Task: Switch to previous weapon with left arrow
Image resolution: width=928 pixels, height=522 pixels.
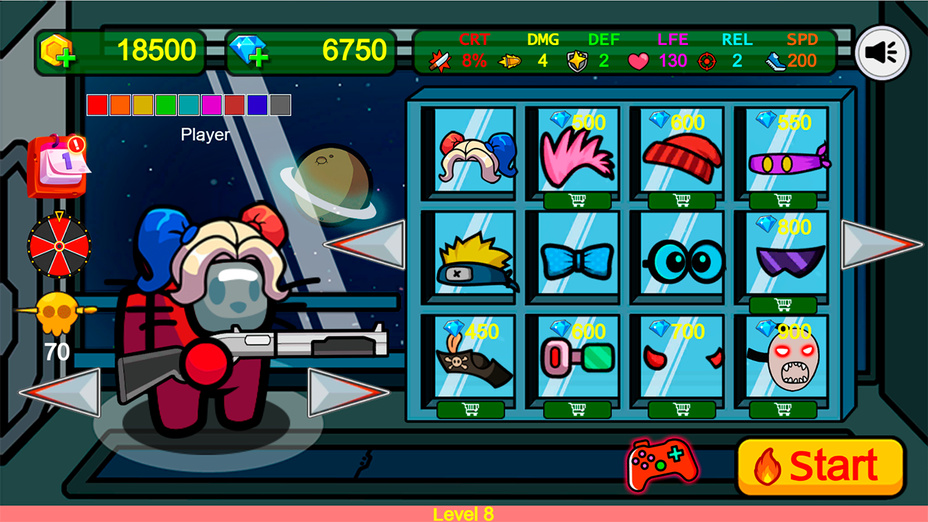Action: (62, 392)
